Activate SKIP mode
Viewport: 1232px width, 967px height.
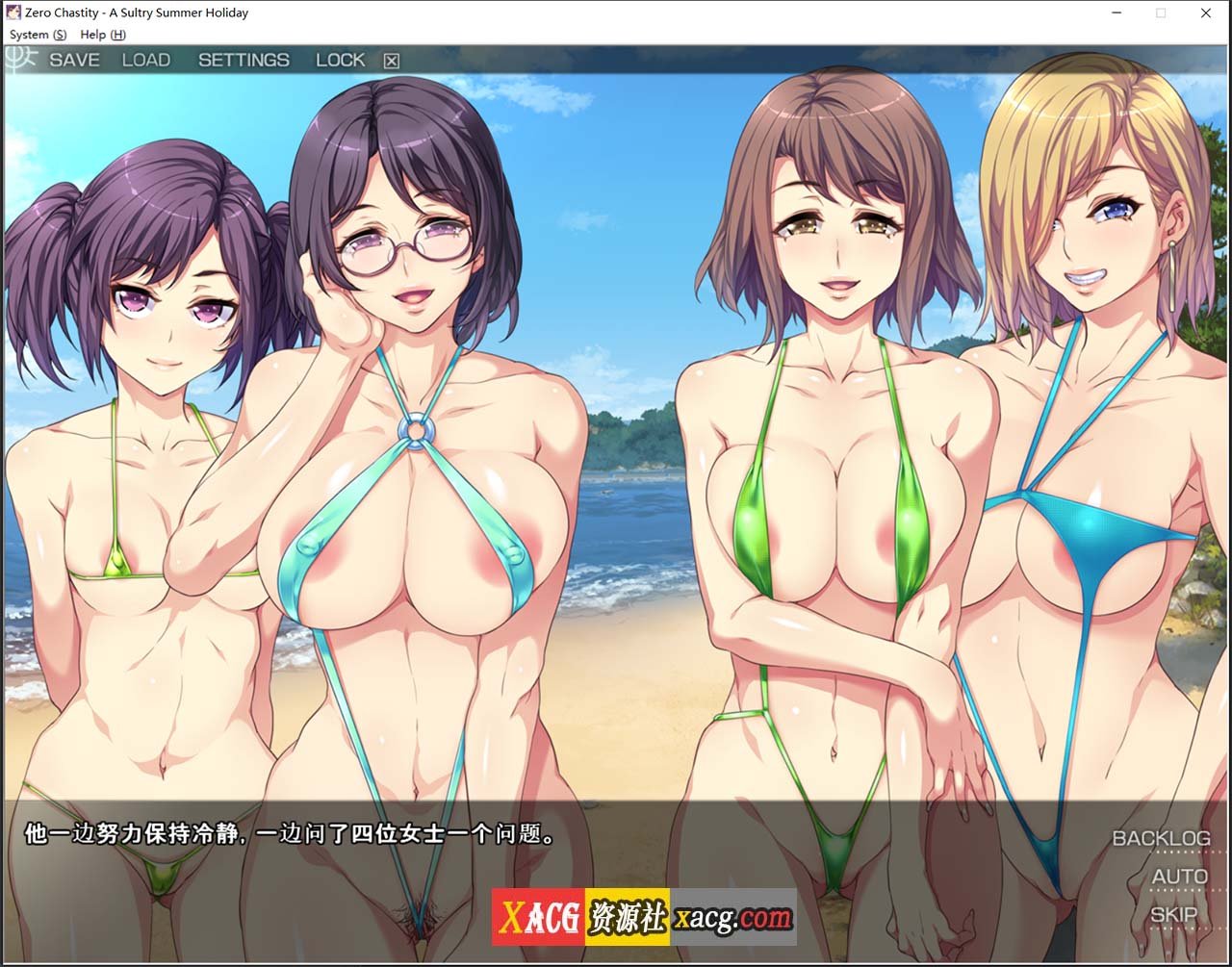coord(1174,914)
